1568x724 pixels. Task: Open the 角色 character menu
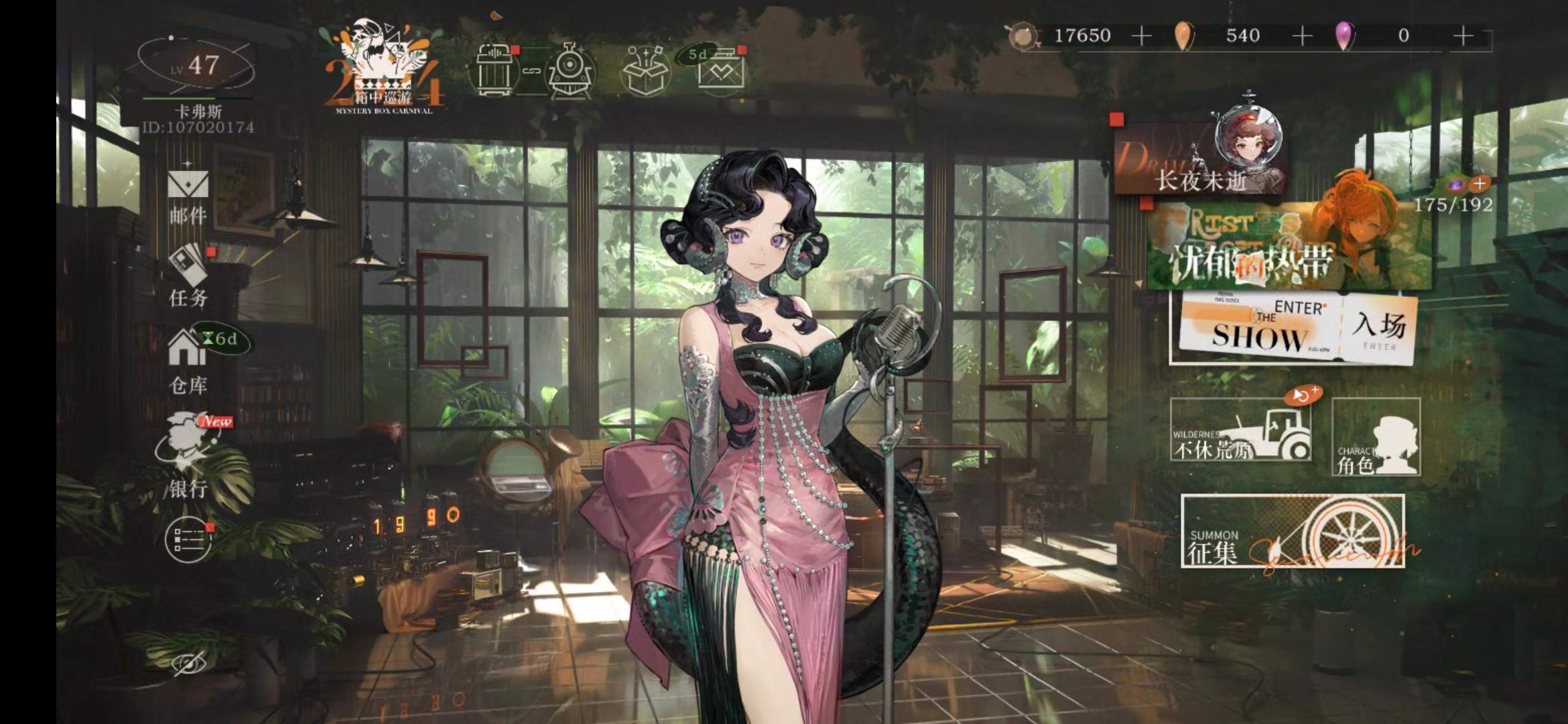pyautogui.click(x=1376, y=437)
